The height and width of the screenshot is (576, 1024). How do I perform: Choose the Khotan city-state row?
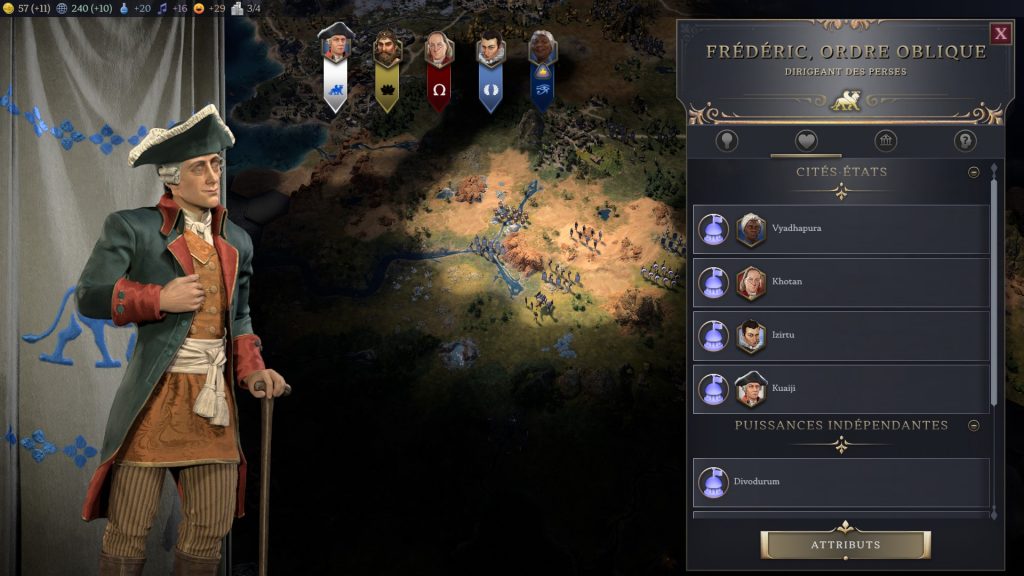pyautogui.click(x=841, y=282)
